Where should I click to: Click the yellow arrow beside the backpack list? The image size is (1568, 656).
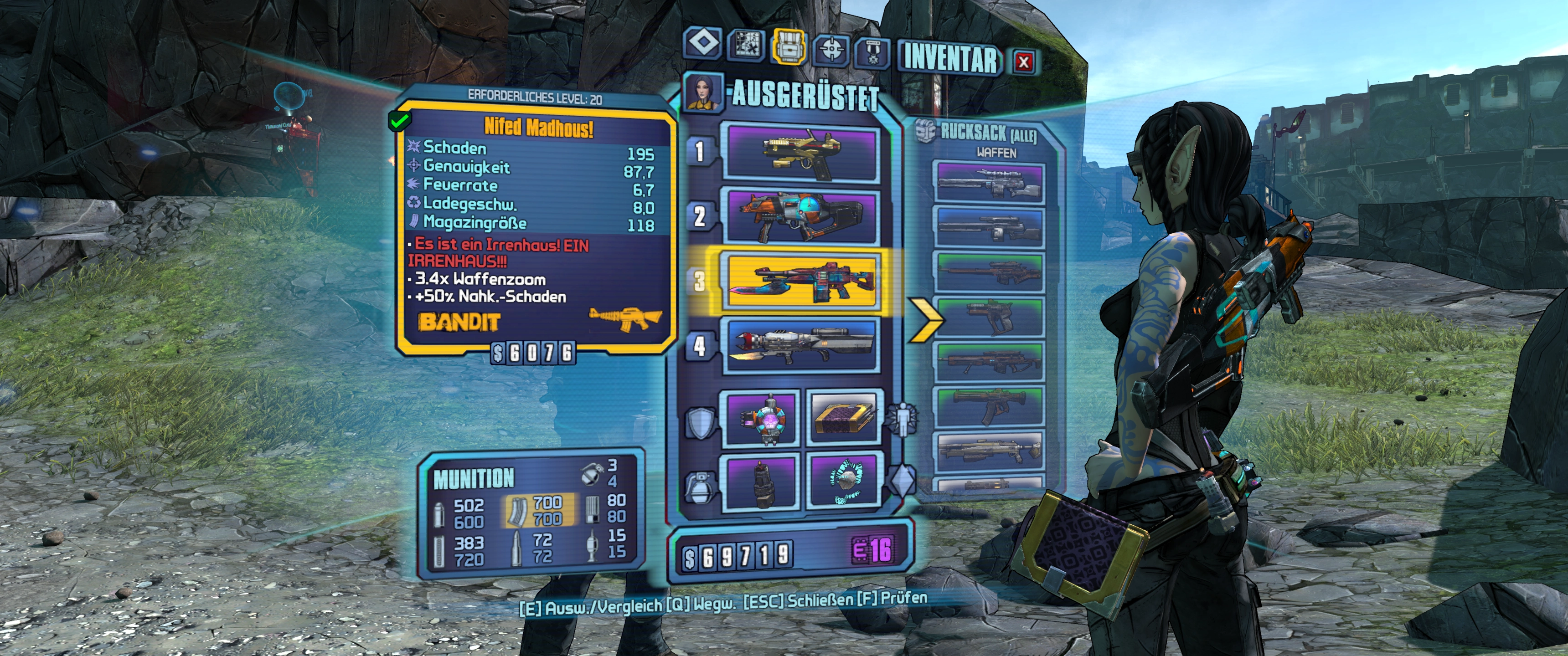[x=926, y=318]
